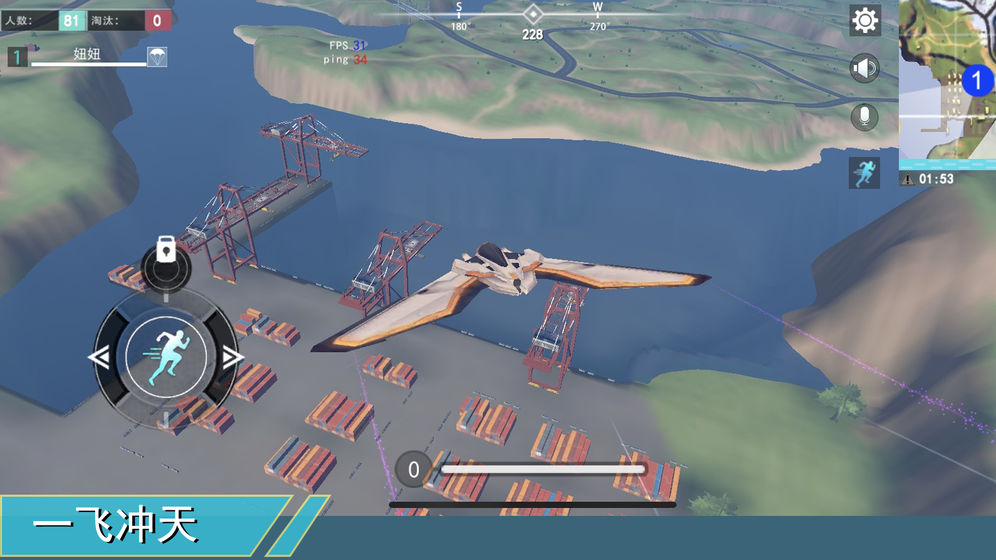Image resolution: width=996 pixels, height=560 pixels.
Task: Activate the sprint runner joystick center
Action: pos(166,357)
